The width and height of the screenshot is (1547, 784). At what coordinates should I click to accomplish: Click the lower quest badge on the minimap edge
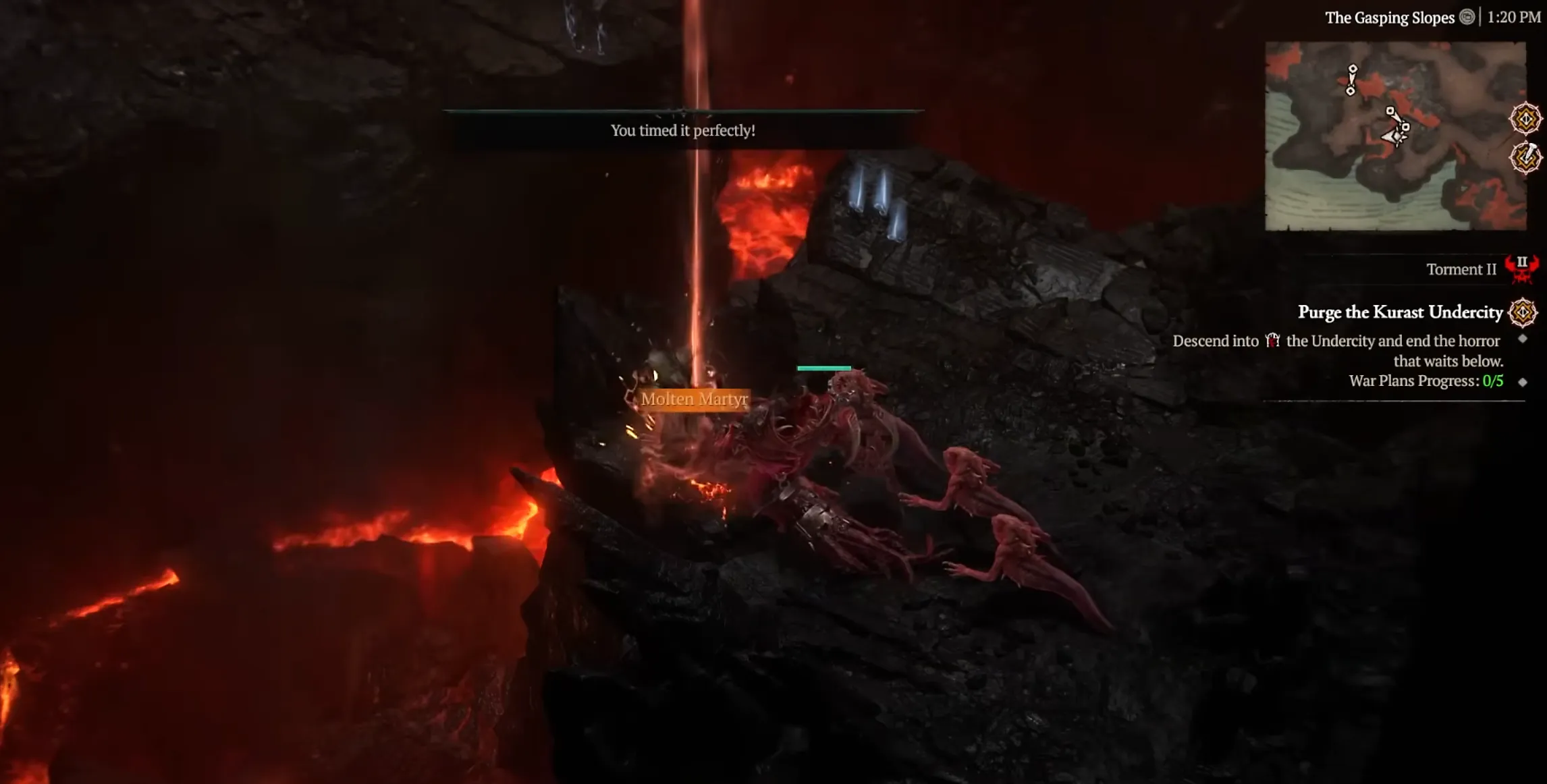coord(1525,159)
